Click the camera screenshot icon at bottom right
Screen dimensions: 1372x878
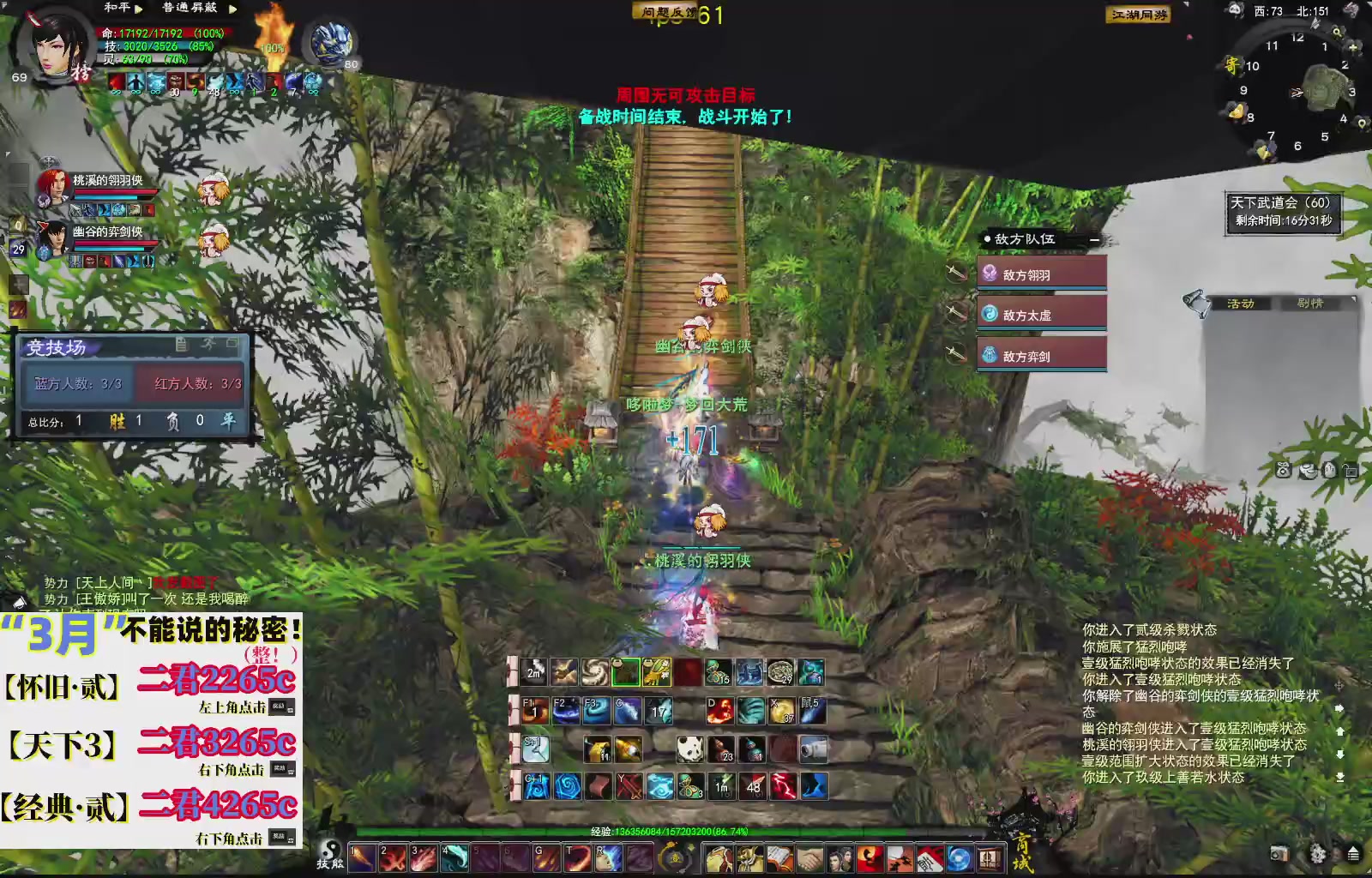[1279, 853]
